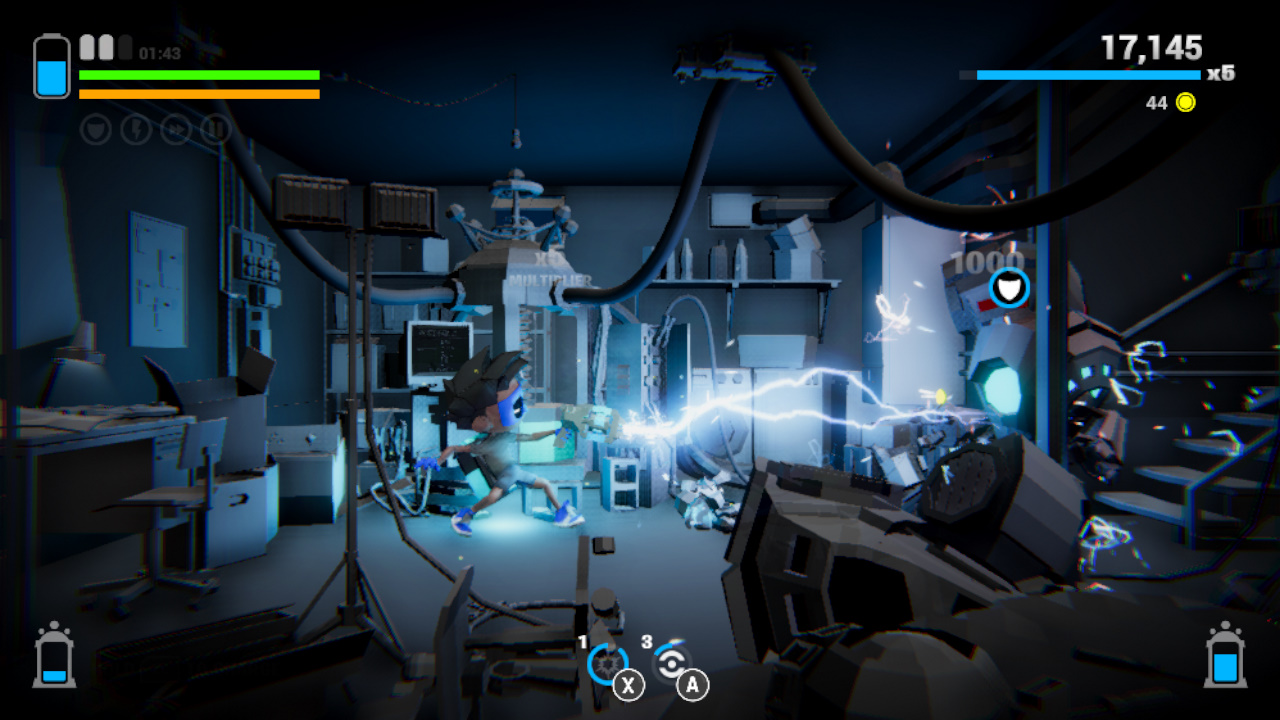Select the shield power-up icon
This screenshot has height=720, width=1280.
94,130
